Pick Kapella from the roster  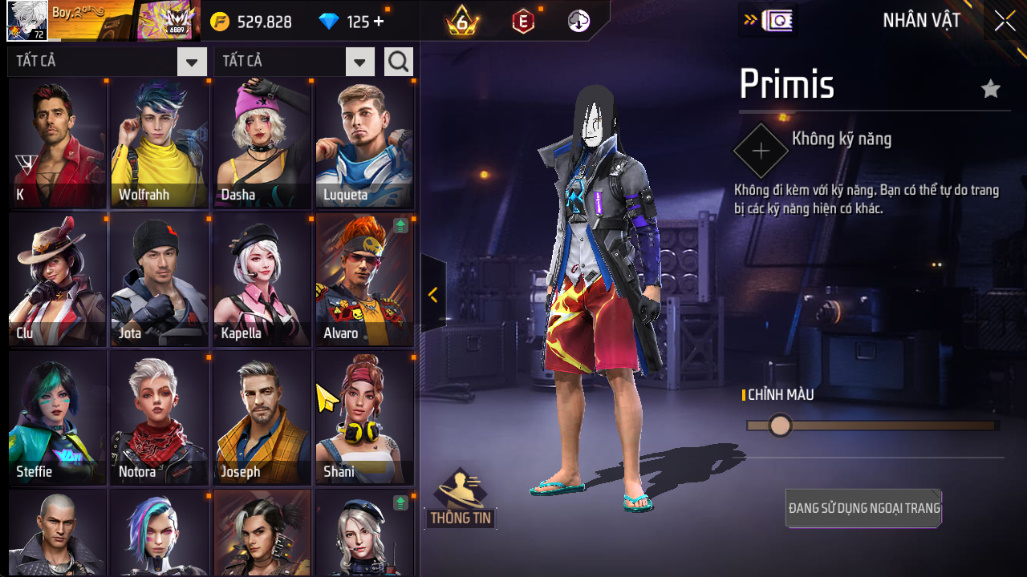pos(263,281)
